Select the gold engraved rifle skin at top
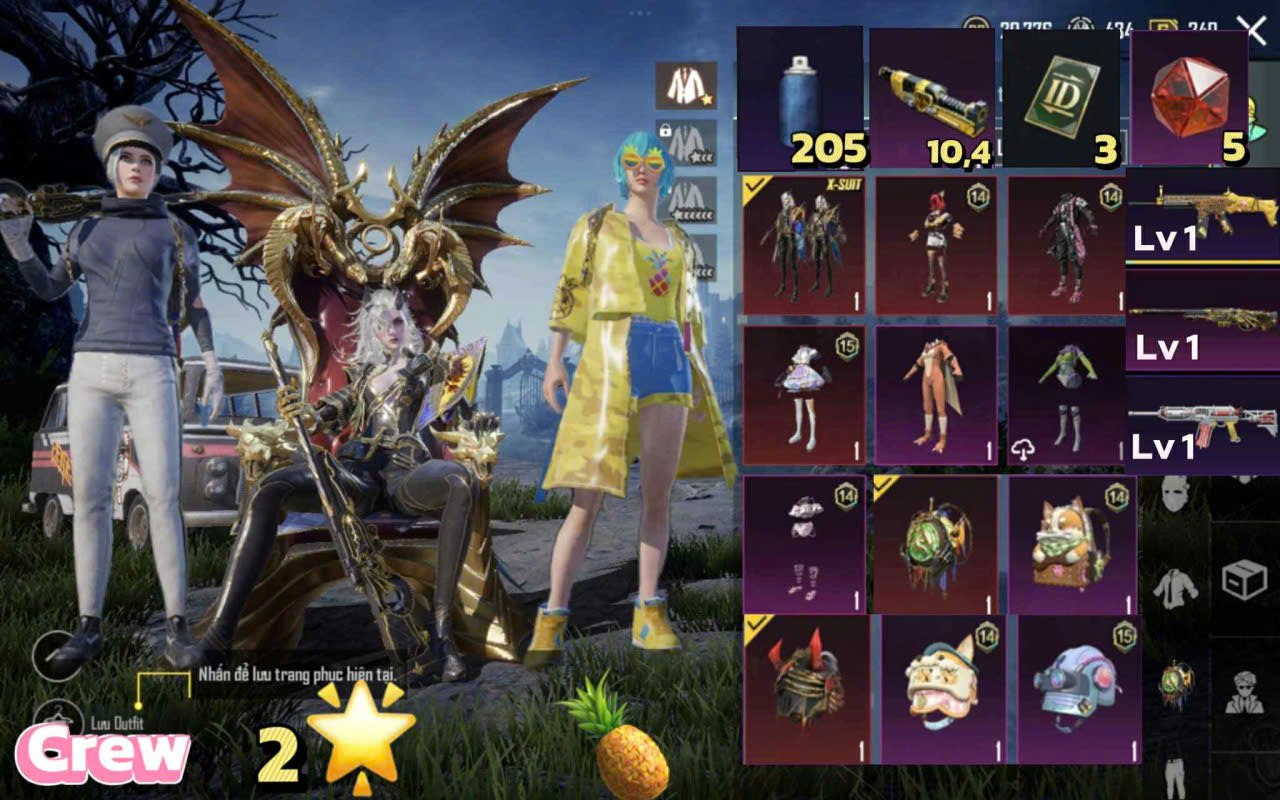The width and height of the screenshot is (1280, 800). (1203, 216)
